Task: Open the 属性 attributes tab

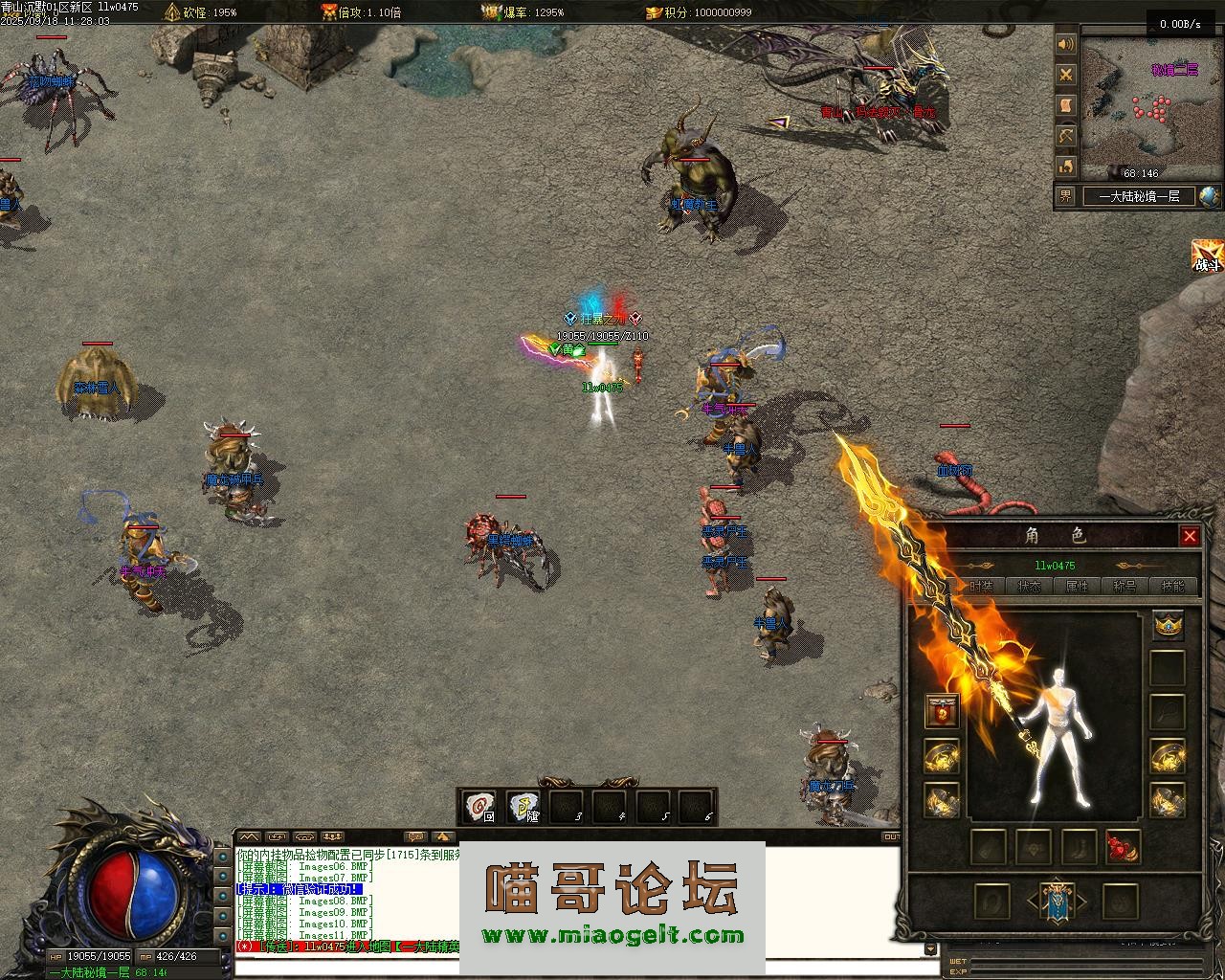Action: 1077,586
